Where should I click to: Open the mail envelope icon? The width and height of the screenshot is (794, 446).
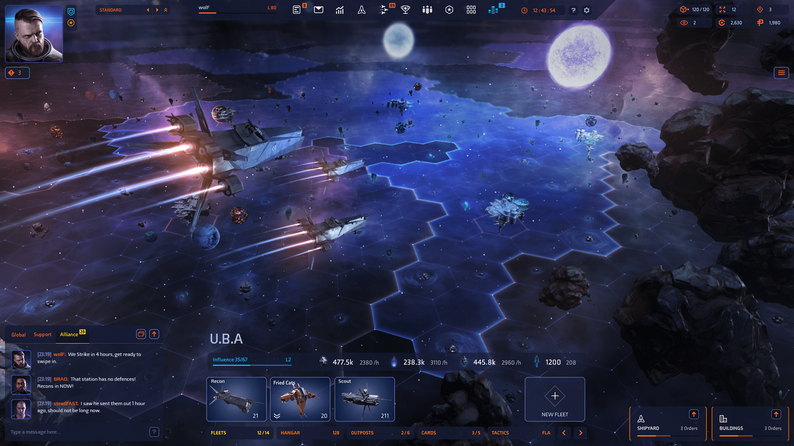point(318,10)
